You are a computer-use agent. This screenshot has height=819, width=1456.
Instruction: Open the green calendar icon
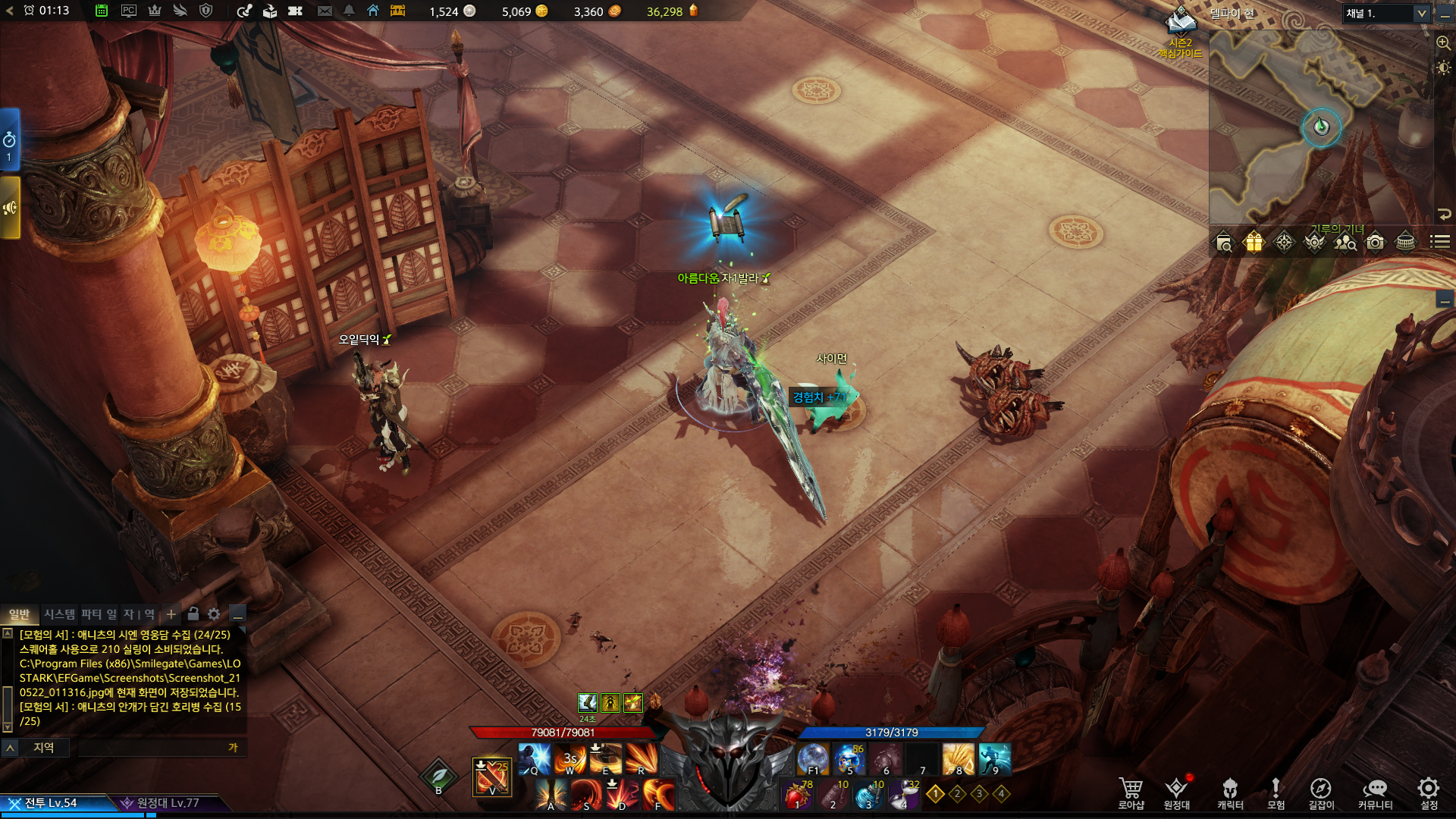coord(102,11)
